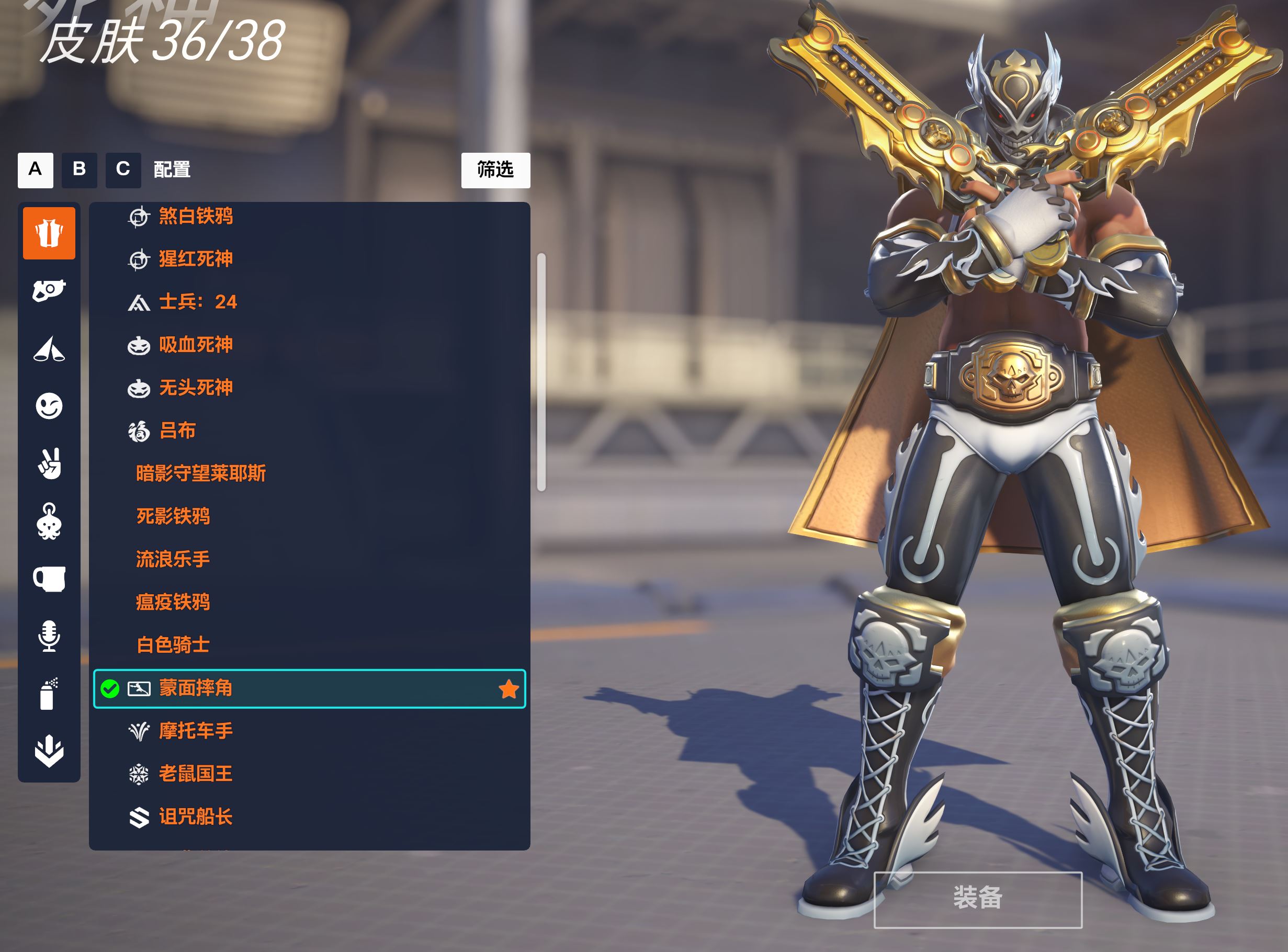Open the victory pose hand category
The height and width of the screenshot is (952, 1288).
[x=49, y=464]
